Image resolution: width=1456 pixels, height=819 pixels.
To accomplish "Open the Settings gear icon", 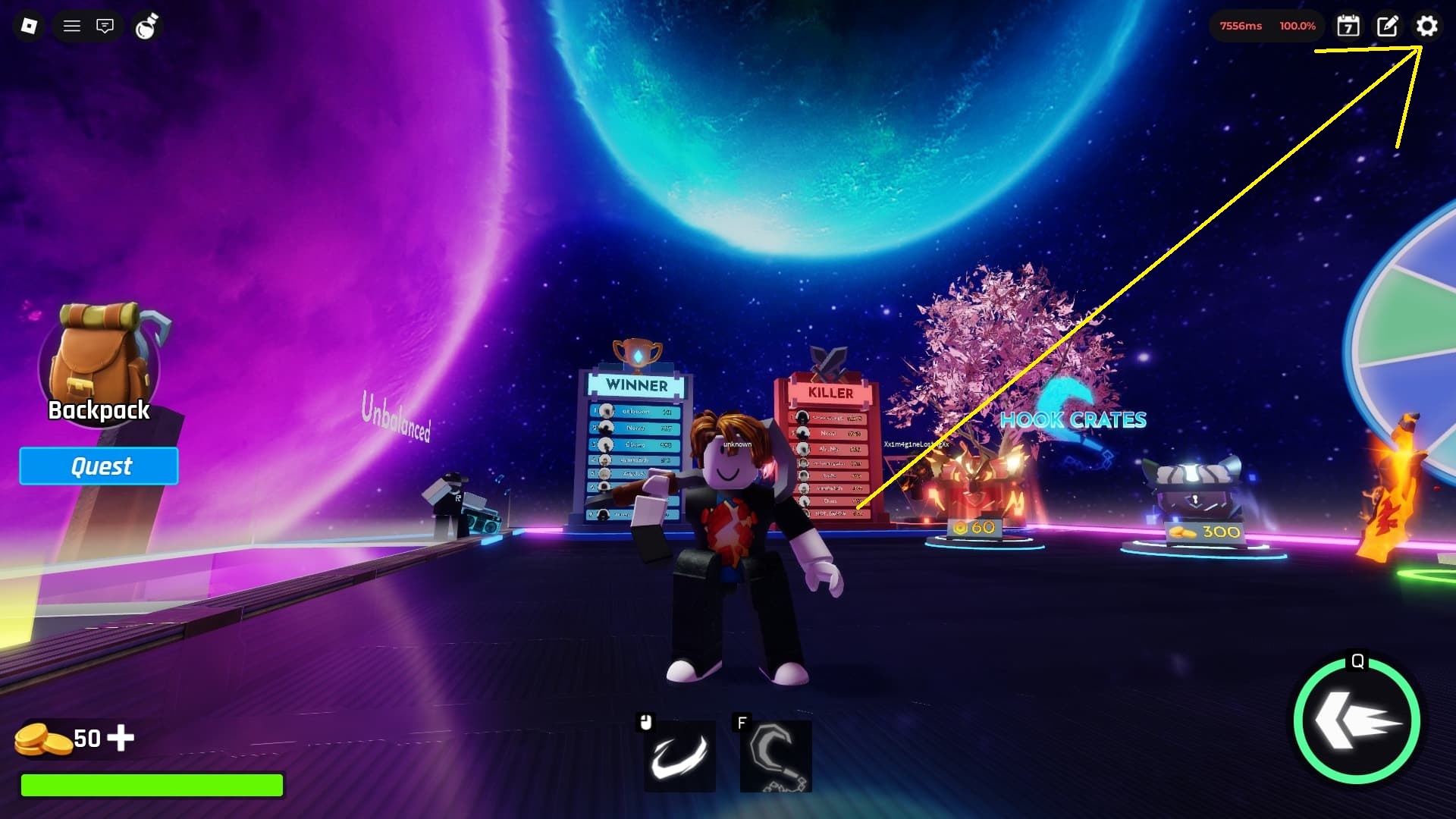I will coord(1427,27).
